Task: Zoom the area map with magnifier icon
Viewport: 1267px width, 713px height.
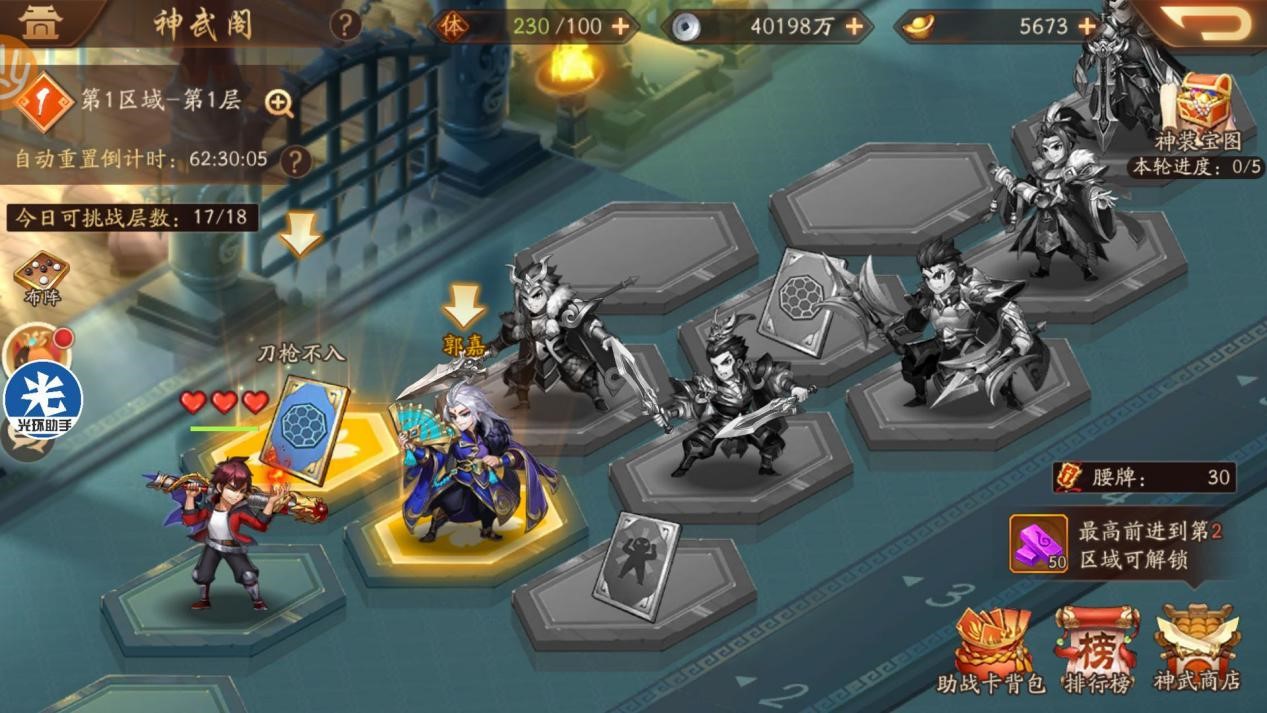Action: coord(279,102)
